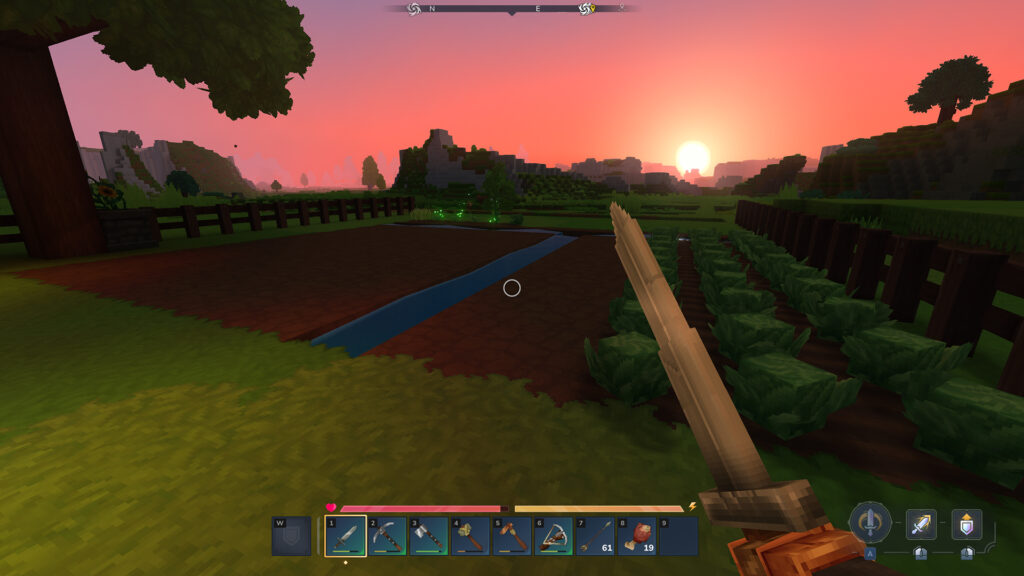Click the shield utility slot marked W
The width and height of the screenshot is (1024, 576).
[291, 536]
